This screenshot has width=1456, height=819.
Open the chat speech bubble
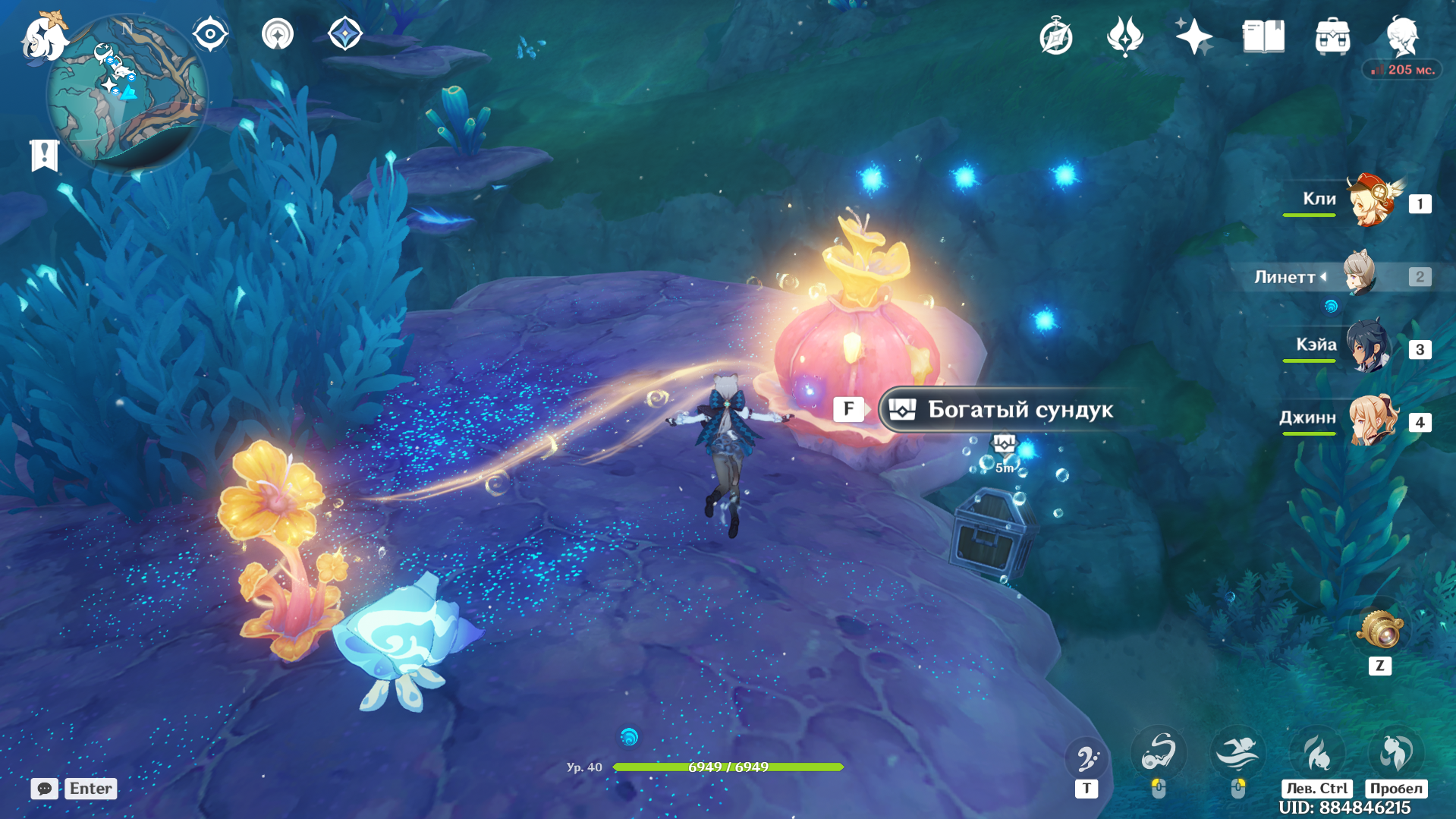coord(44,789)
